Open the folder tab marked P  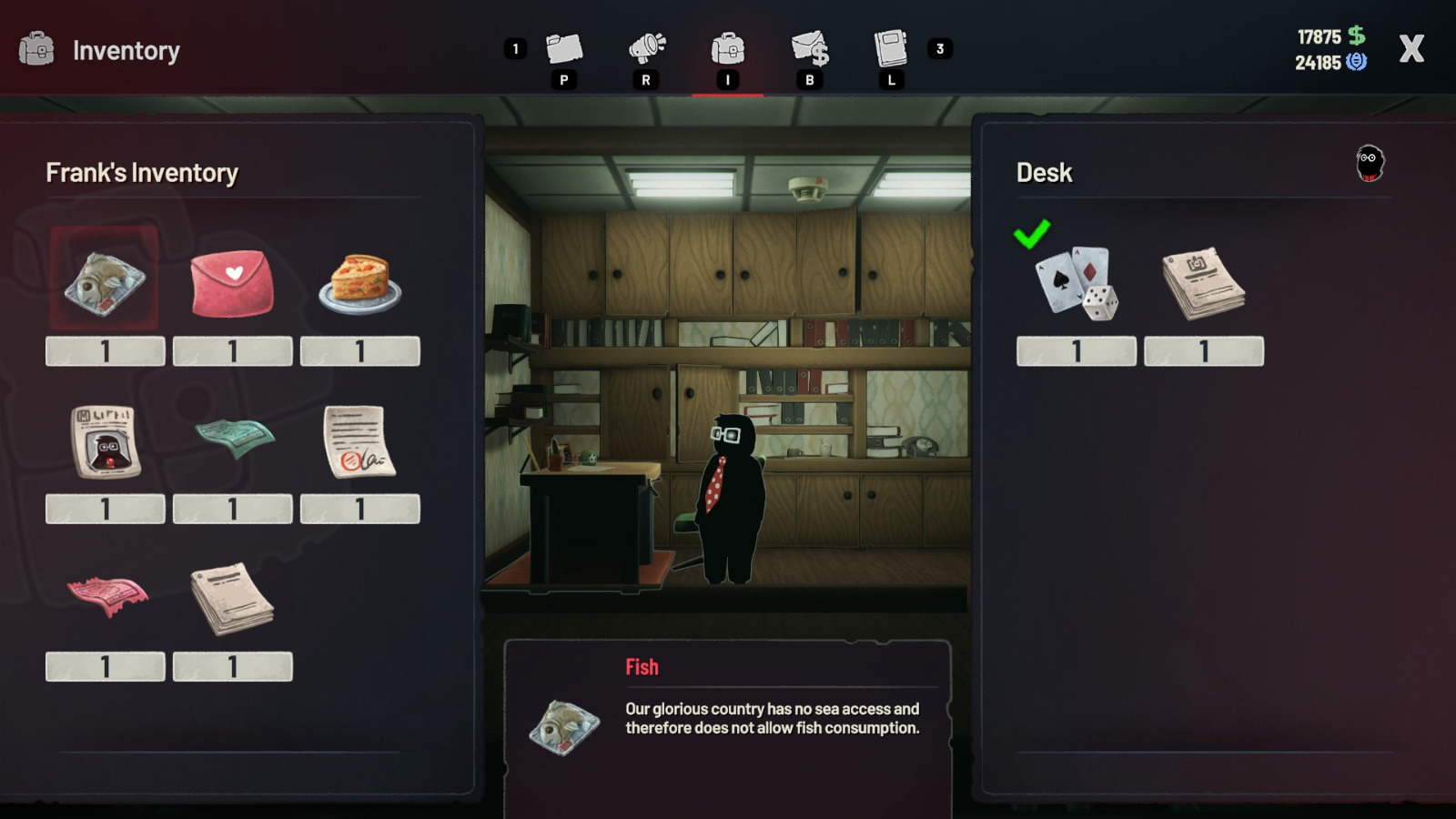563,50
